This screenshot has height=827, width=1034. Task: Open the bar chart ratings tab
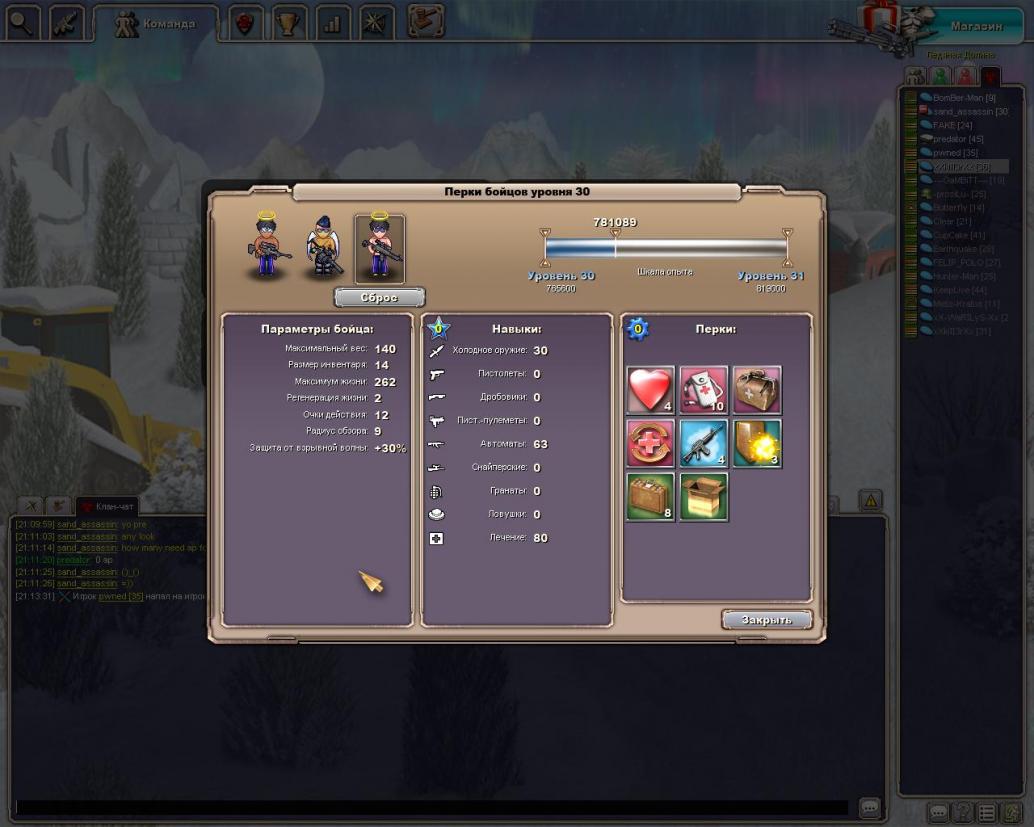(x=333, y=24)
